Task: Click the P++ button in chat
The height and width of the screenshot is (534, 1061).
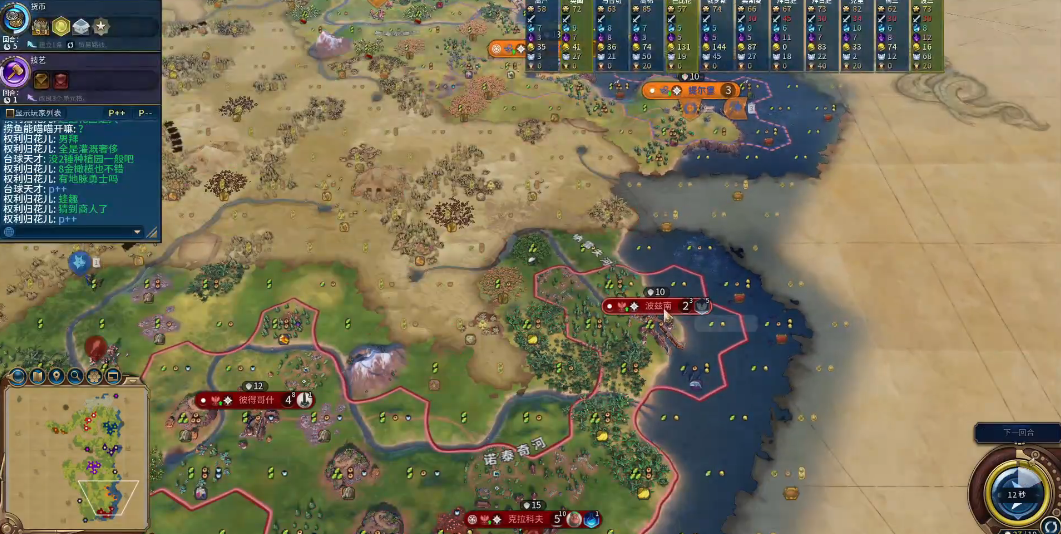Action: [x=116, y=113]
